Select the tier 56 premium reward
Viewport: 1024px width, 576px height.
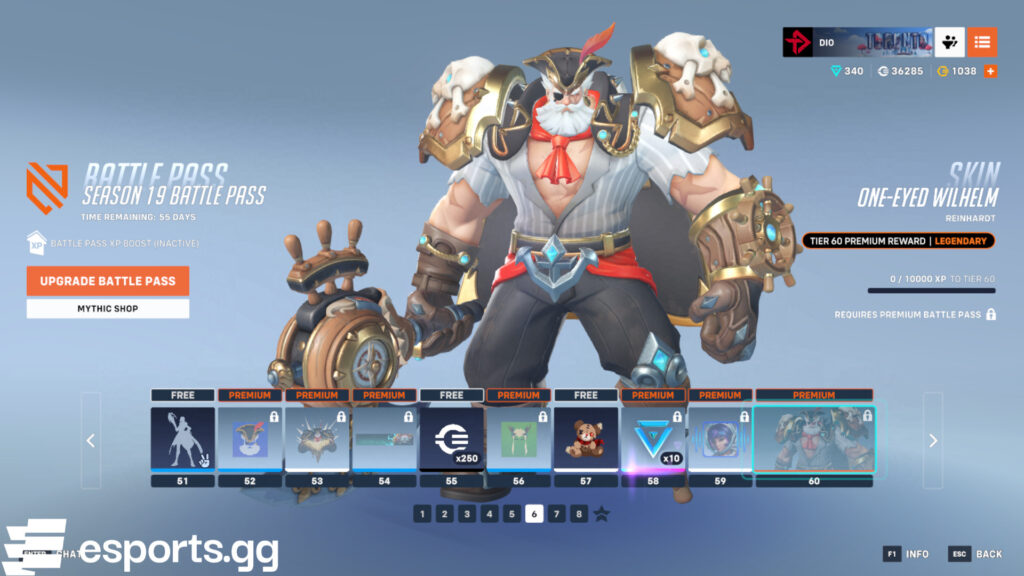tap(519, 438)
